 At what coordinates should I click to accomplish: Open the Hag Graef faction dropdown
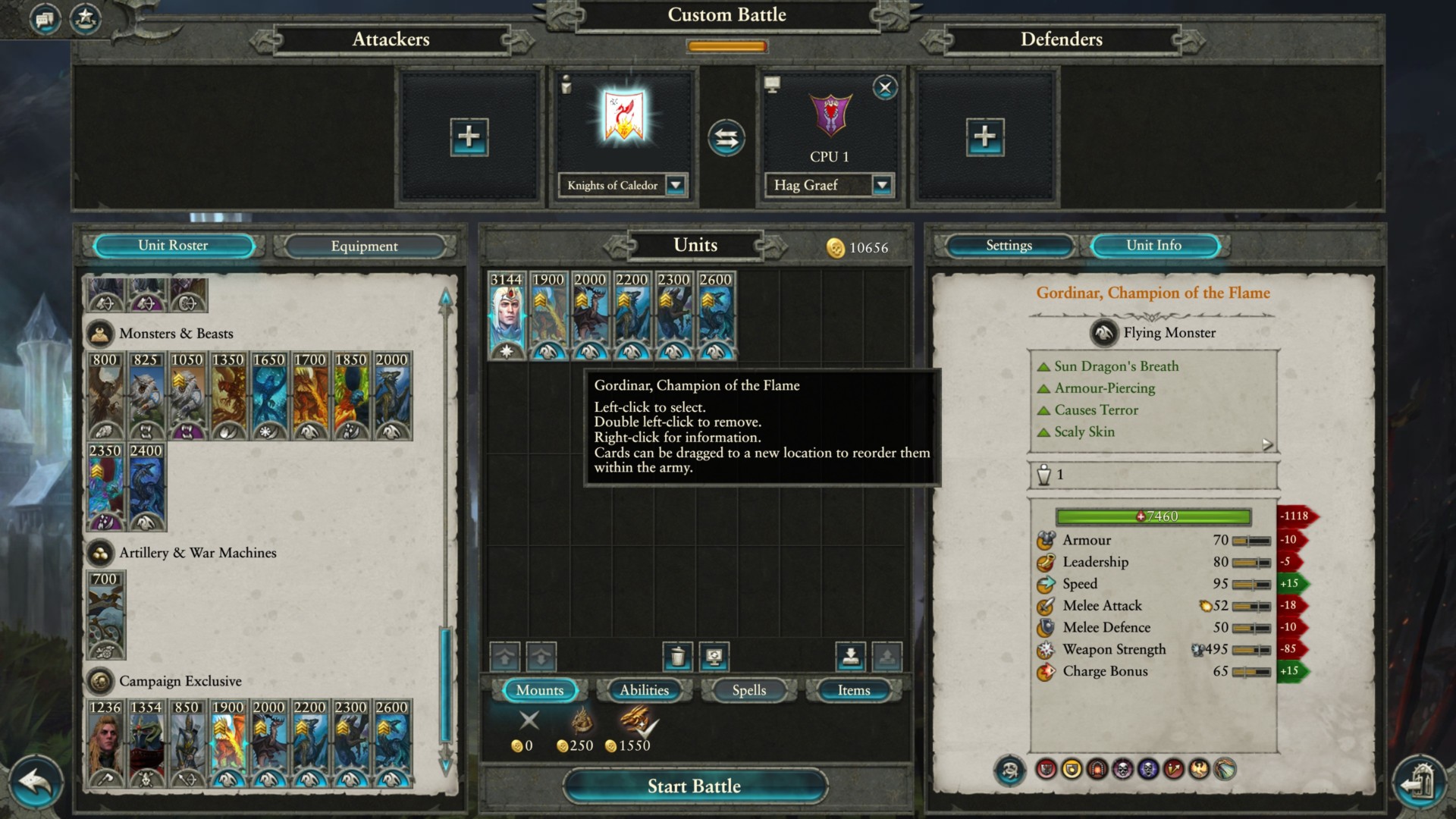tap(881, 185)
